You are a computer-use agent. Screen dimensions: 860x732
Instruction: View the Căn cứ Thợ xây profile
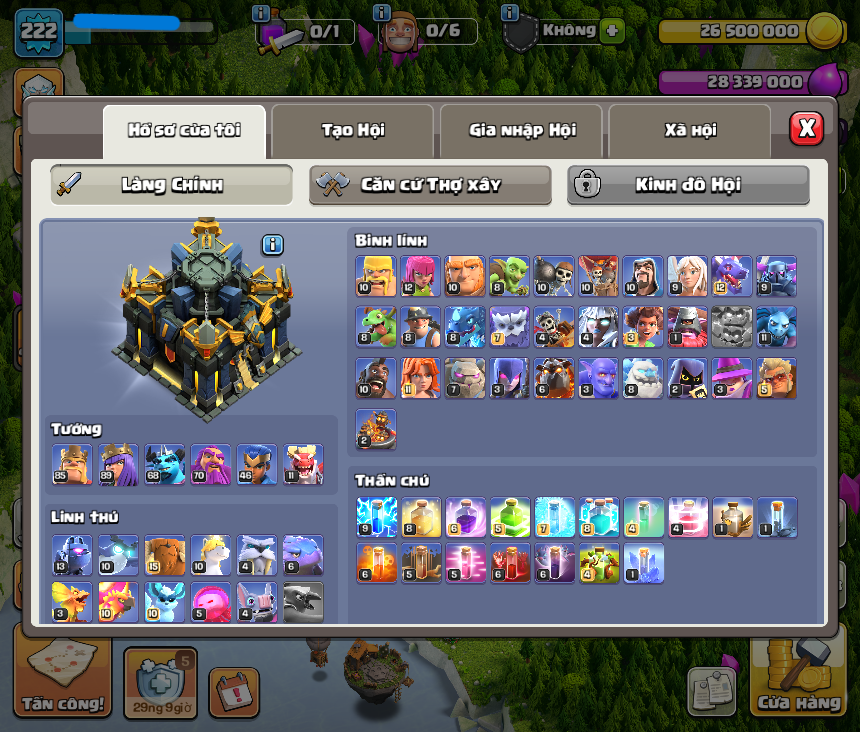(x=430, y=185)
